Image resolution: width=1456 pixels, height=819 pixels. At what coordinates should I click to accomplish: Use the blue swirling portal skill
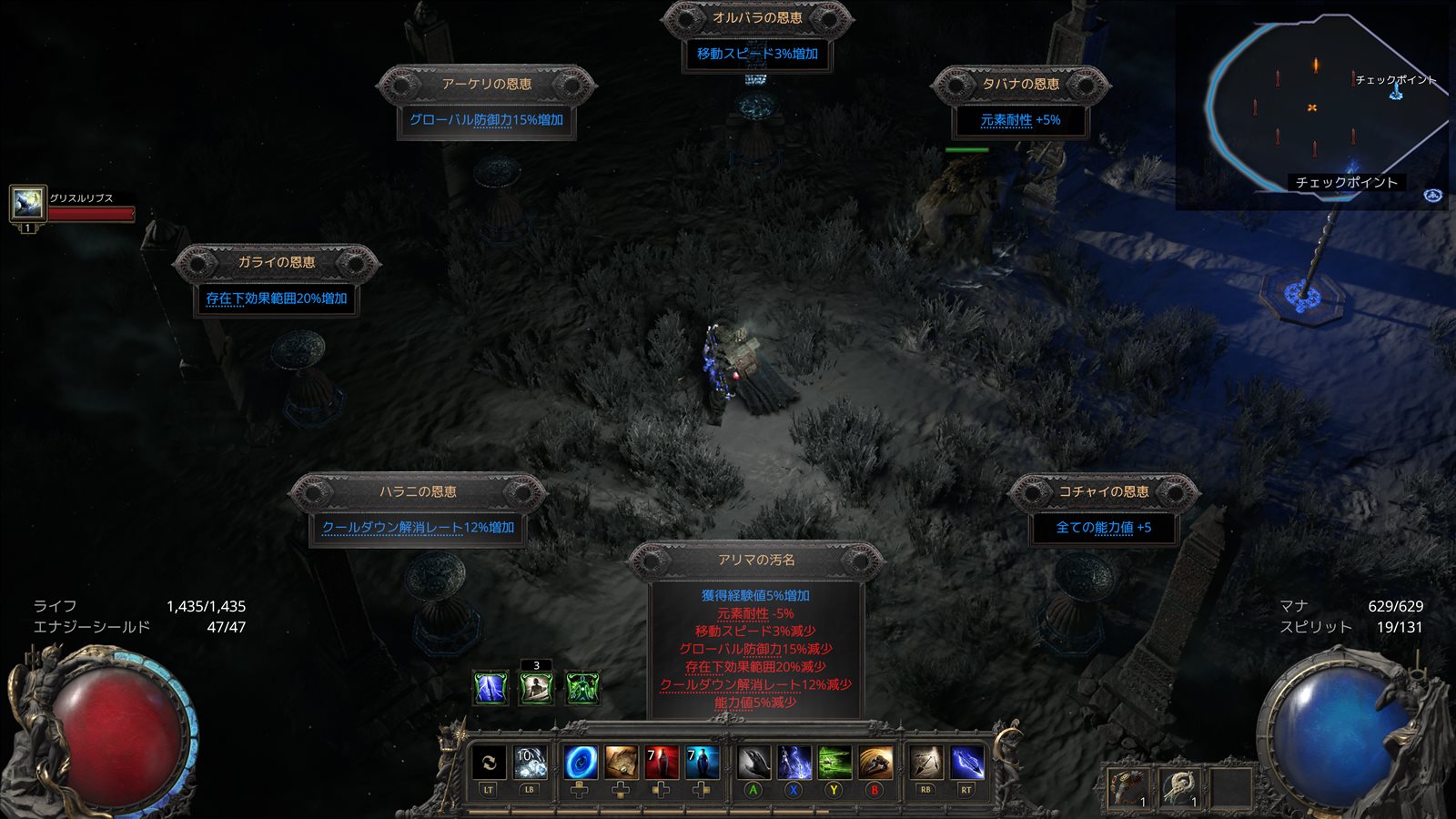click(x=580, y=763)
